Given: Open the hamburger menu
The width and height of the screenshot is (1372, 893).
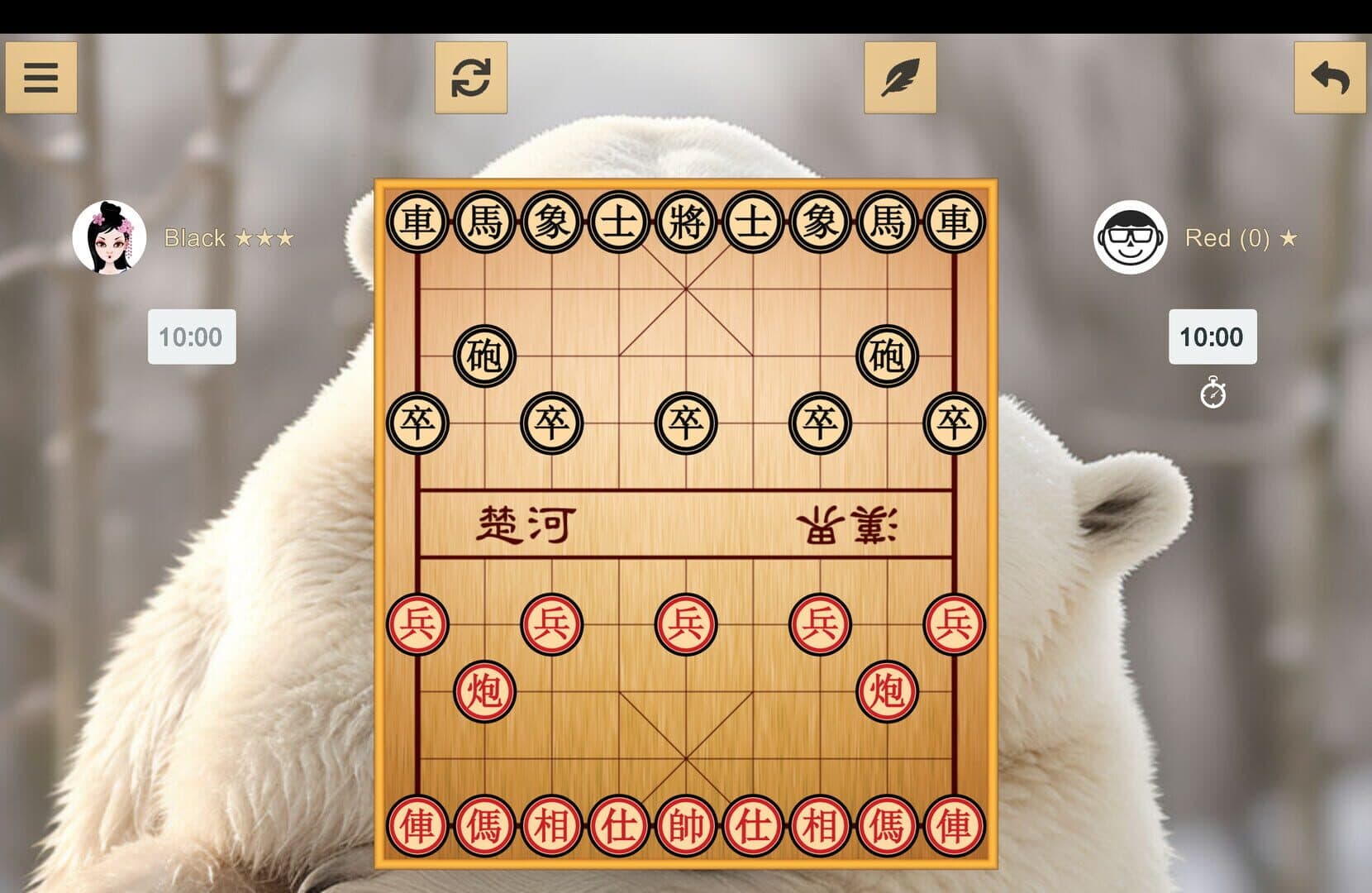Looking at the screenshot, I should coord(40,77).
